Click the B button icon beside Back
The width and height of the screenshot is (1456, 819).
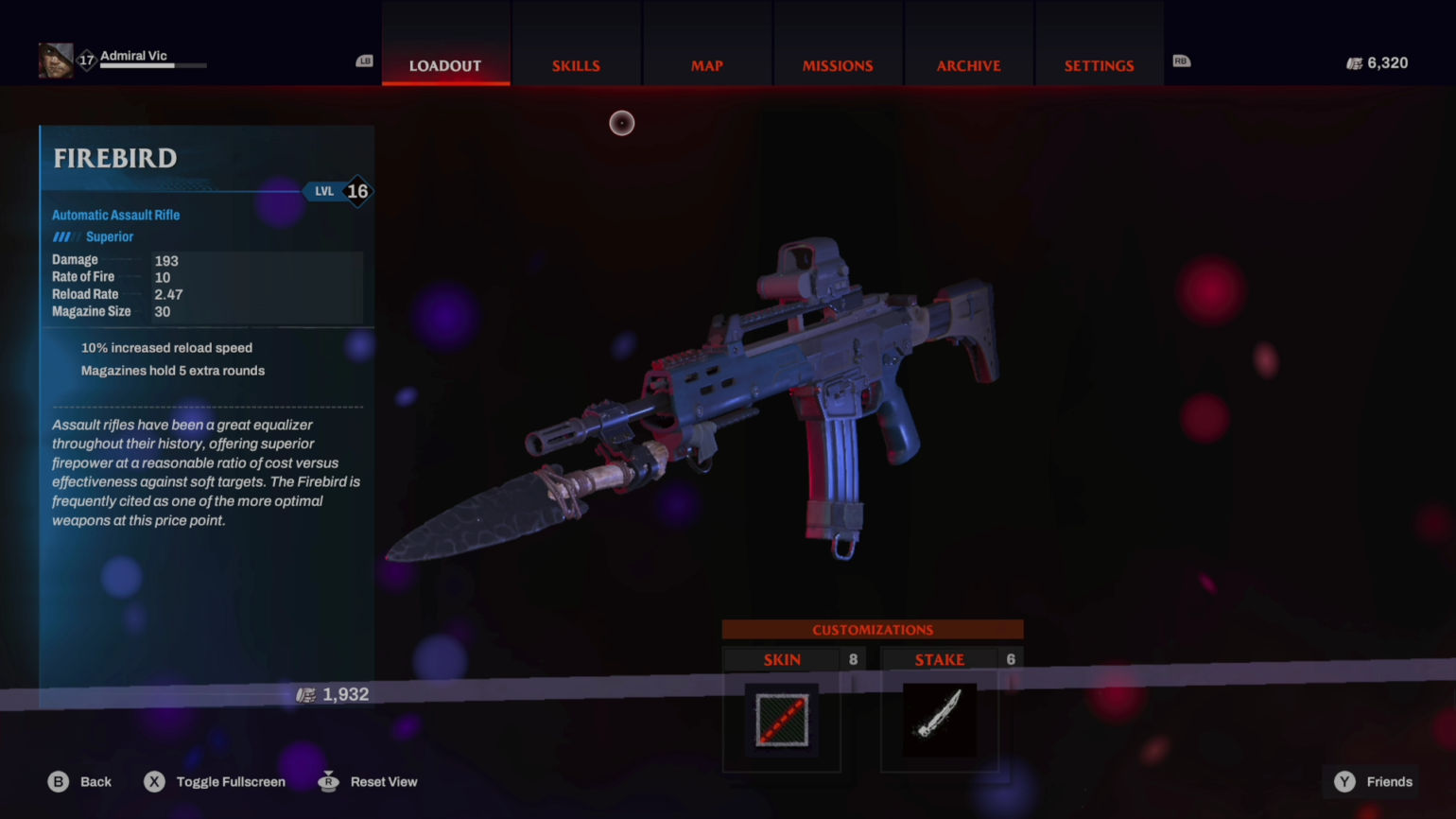coord(59,781)
